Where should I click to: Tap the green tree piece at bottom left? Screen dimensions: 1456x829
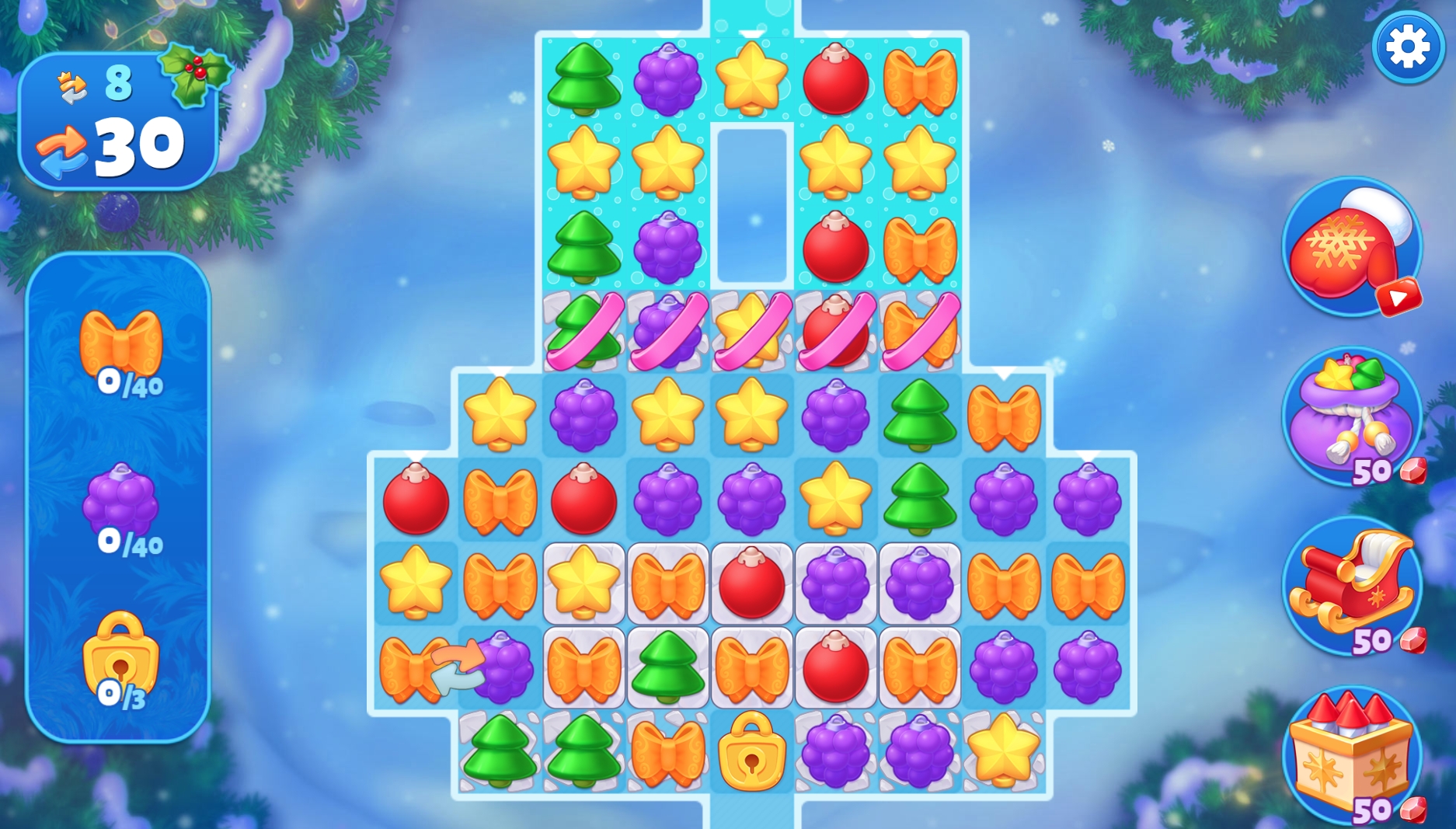tap(500, 750)
